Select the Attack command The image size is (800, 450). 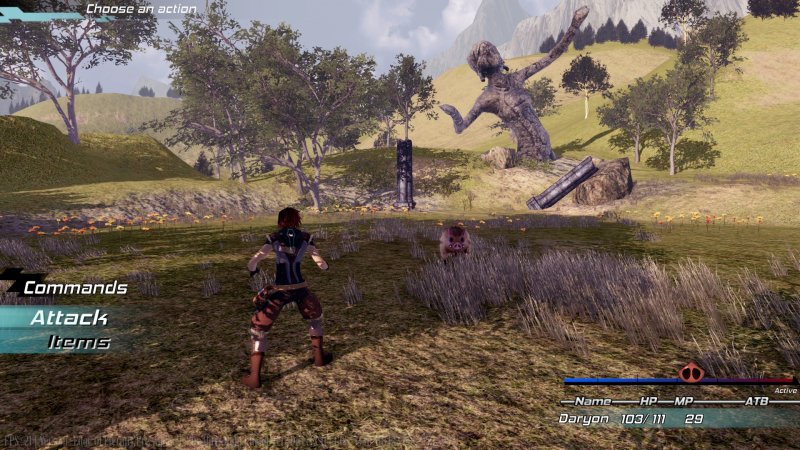[x=68, y=318]
